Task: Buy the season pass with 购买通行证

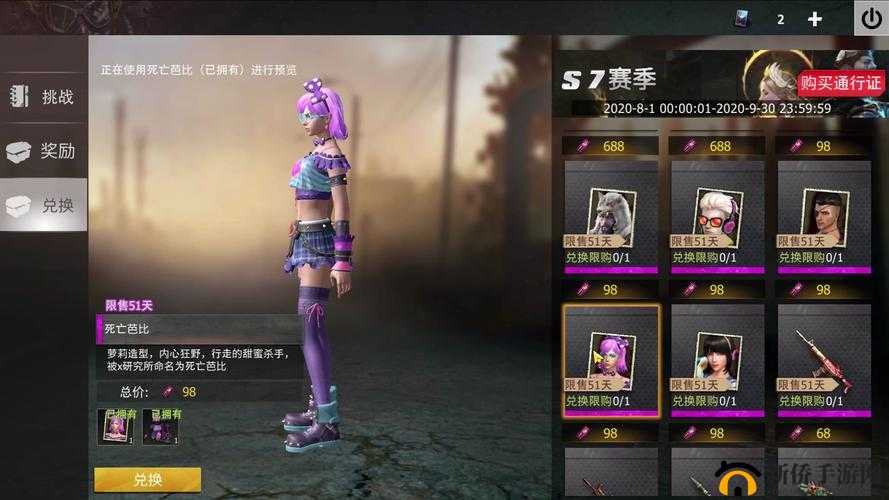Action: click(841, 83)
